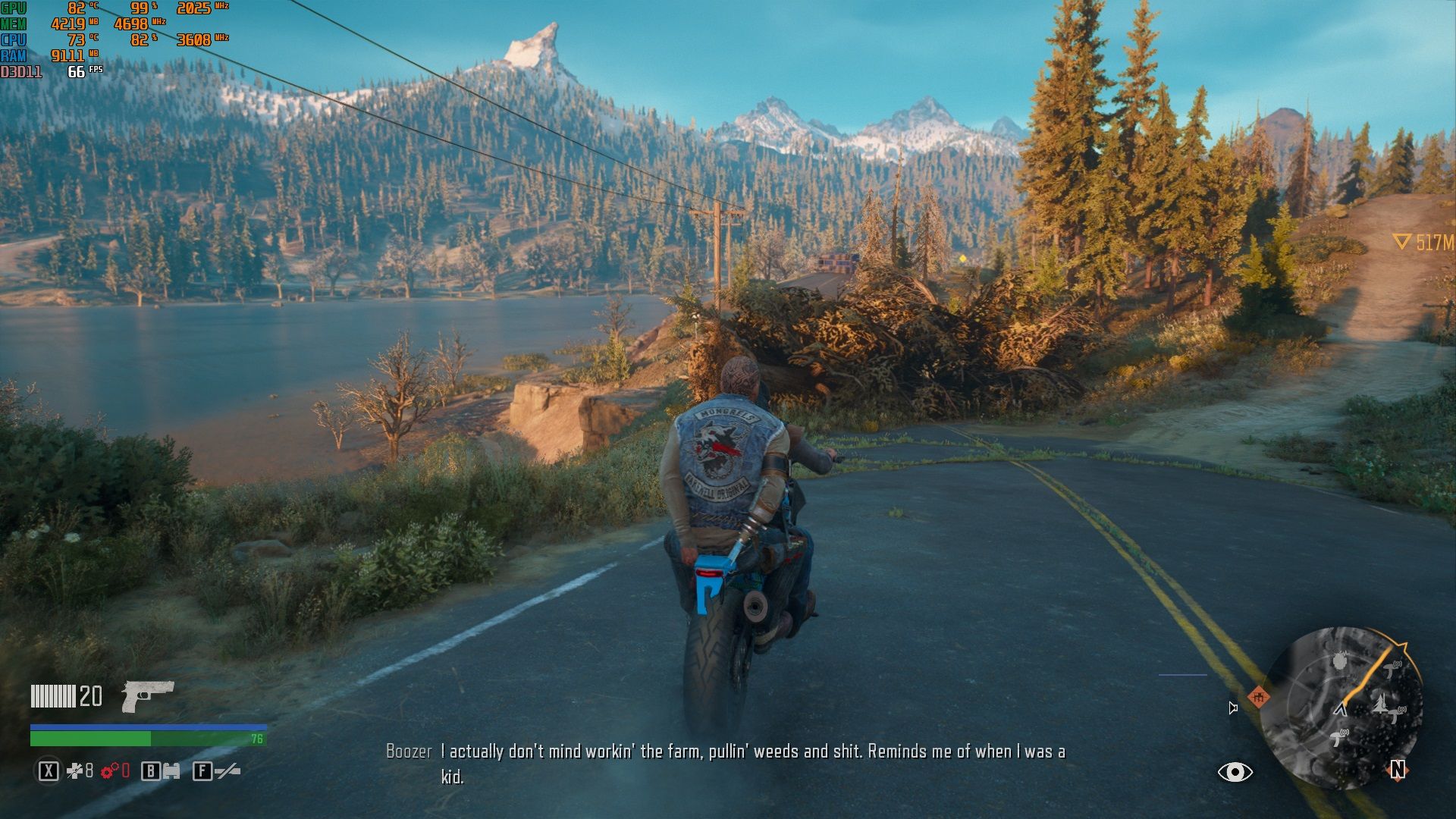Screen dimensions: 1456x819
Task: Click the speaker icon beside the minimap
Action: [1233, 708]
